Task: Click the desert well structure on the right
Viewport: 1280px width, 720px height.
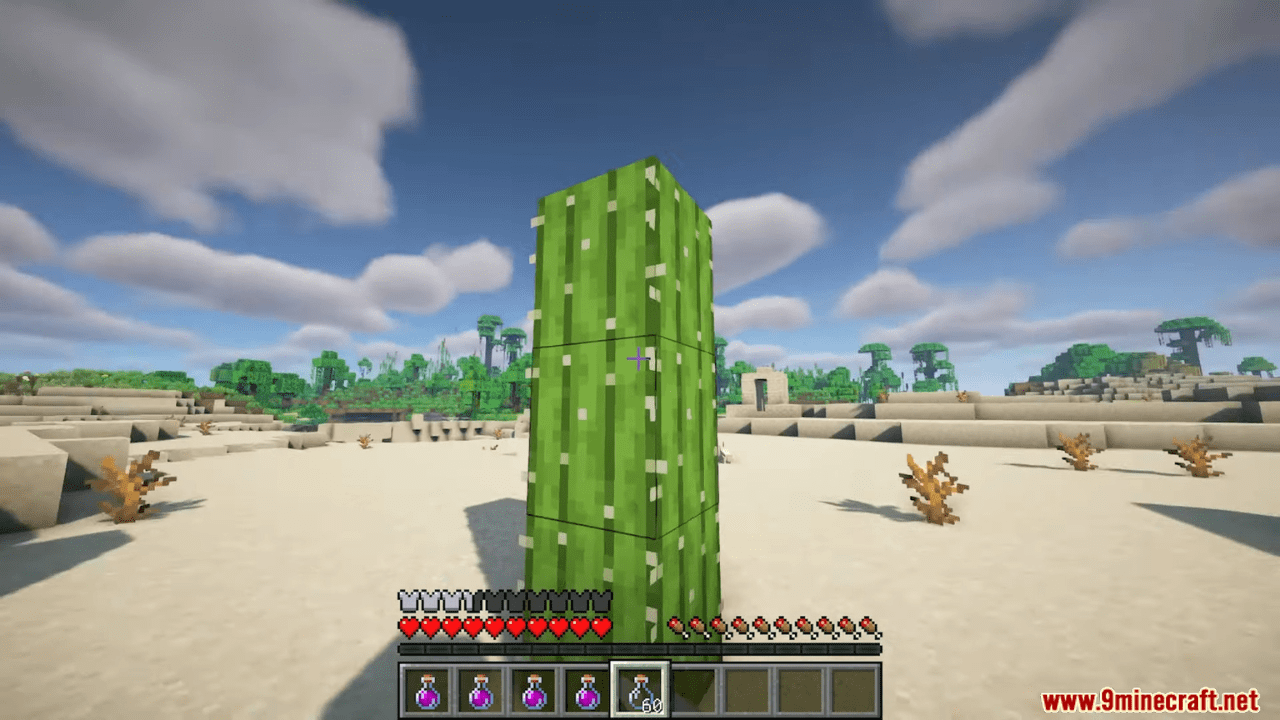Action: pos(765,390)
